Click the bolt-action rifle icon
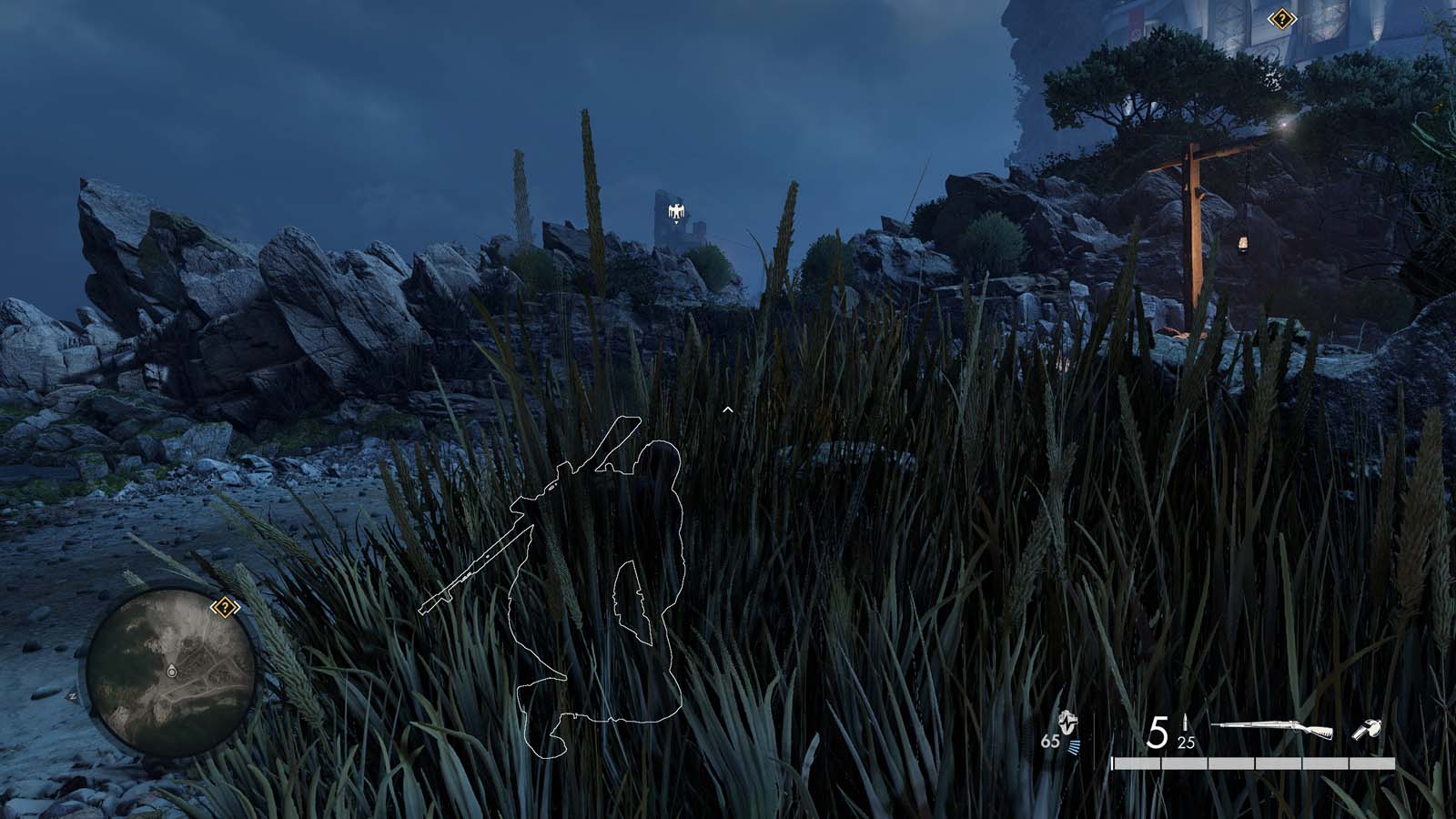The height and width of the screenshot is (819, 1456). (1273, 725)
